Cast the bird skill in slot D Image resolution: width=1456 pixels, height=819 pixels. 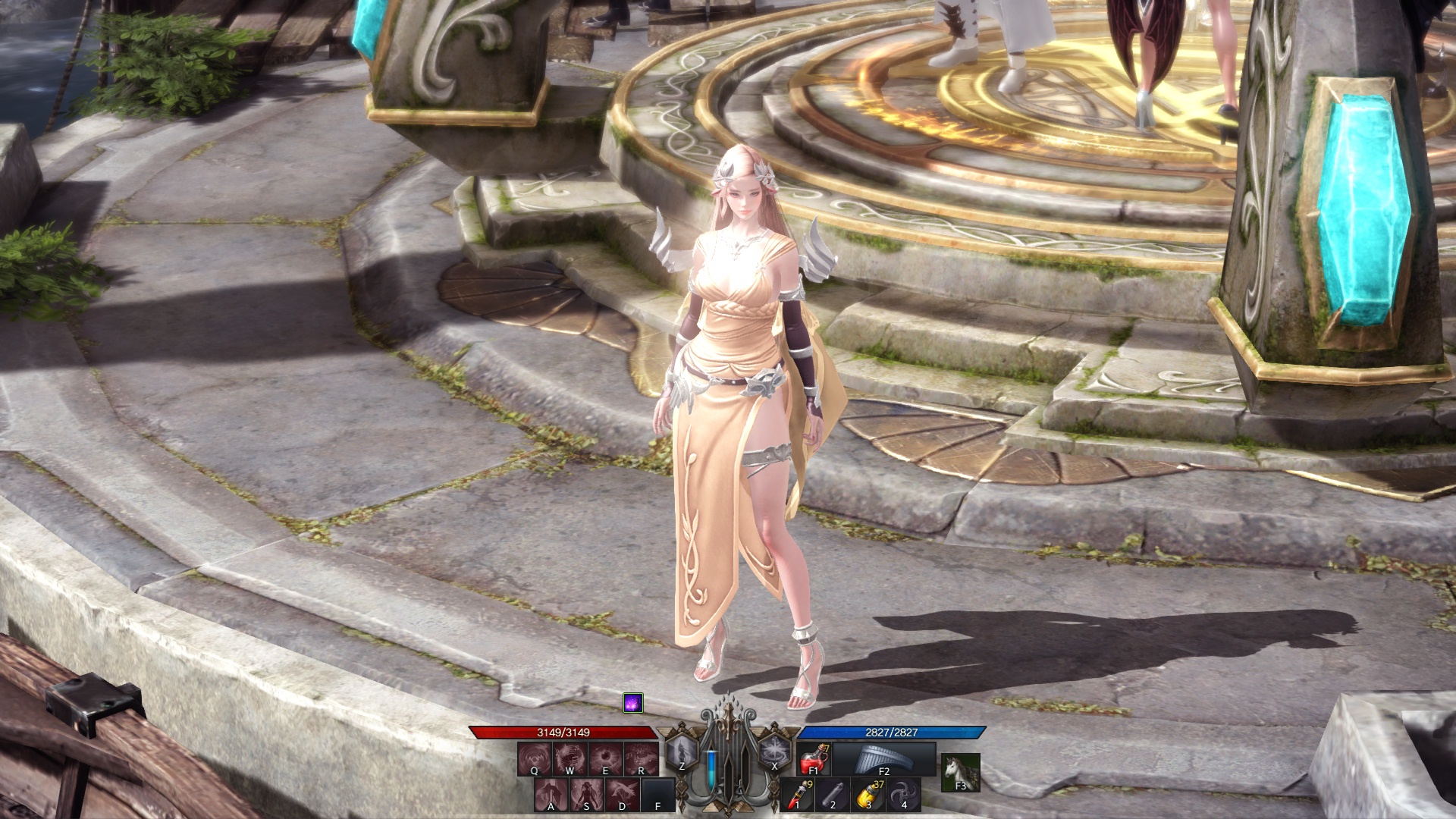point(623,795)
